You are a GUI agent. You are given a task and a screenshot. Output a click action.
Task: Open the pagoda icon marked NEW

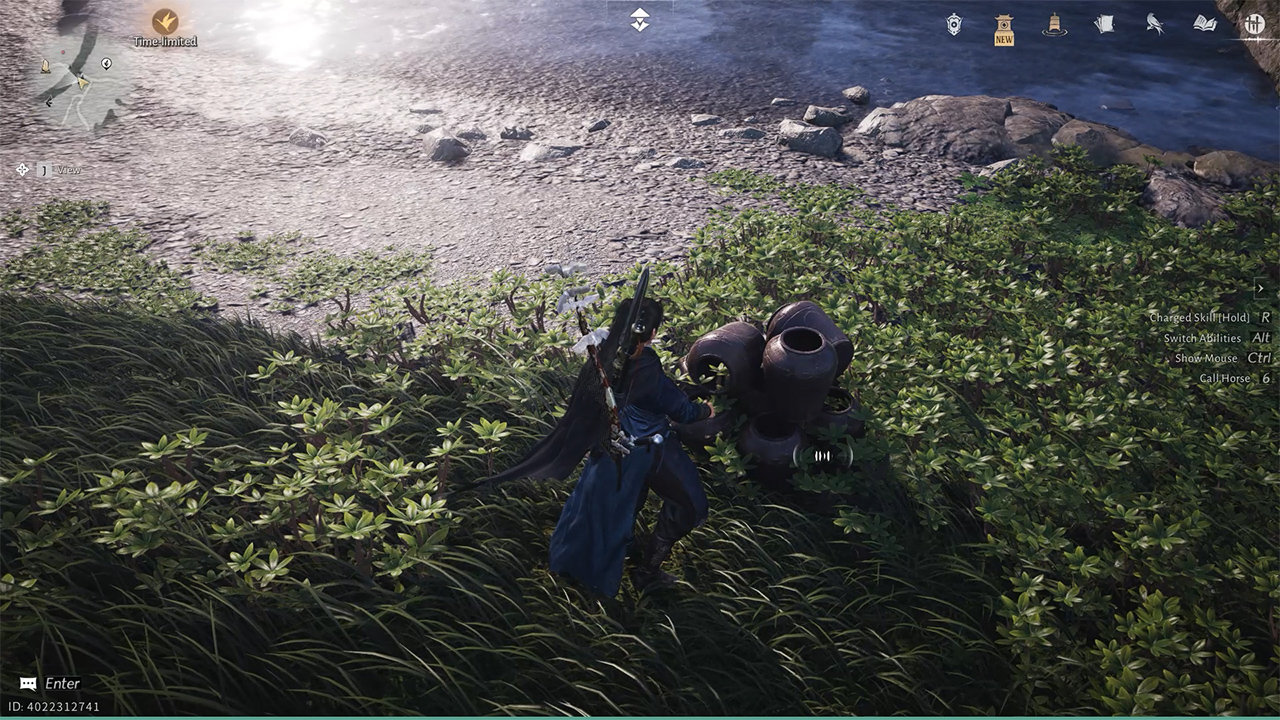(1004, 28)
